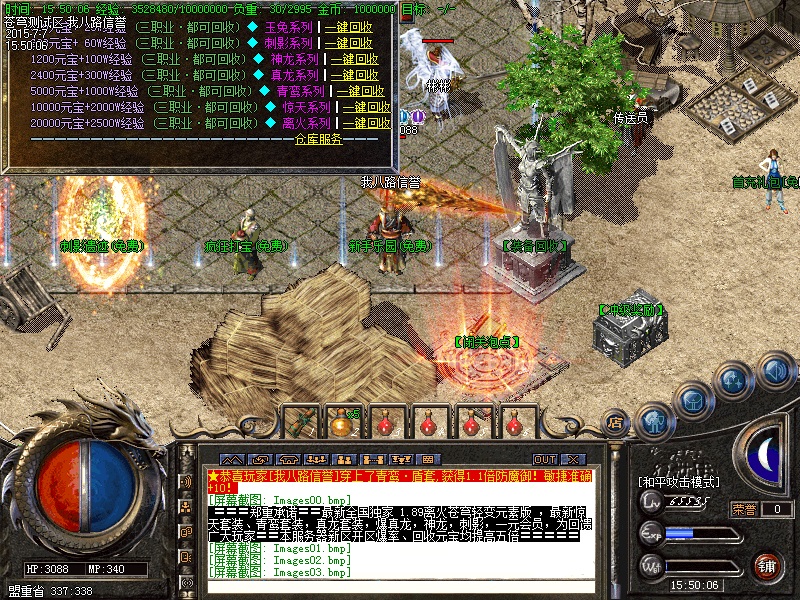Close using the X button beside OUT

point(573,459)
